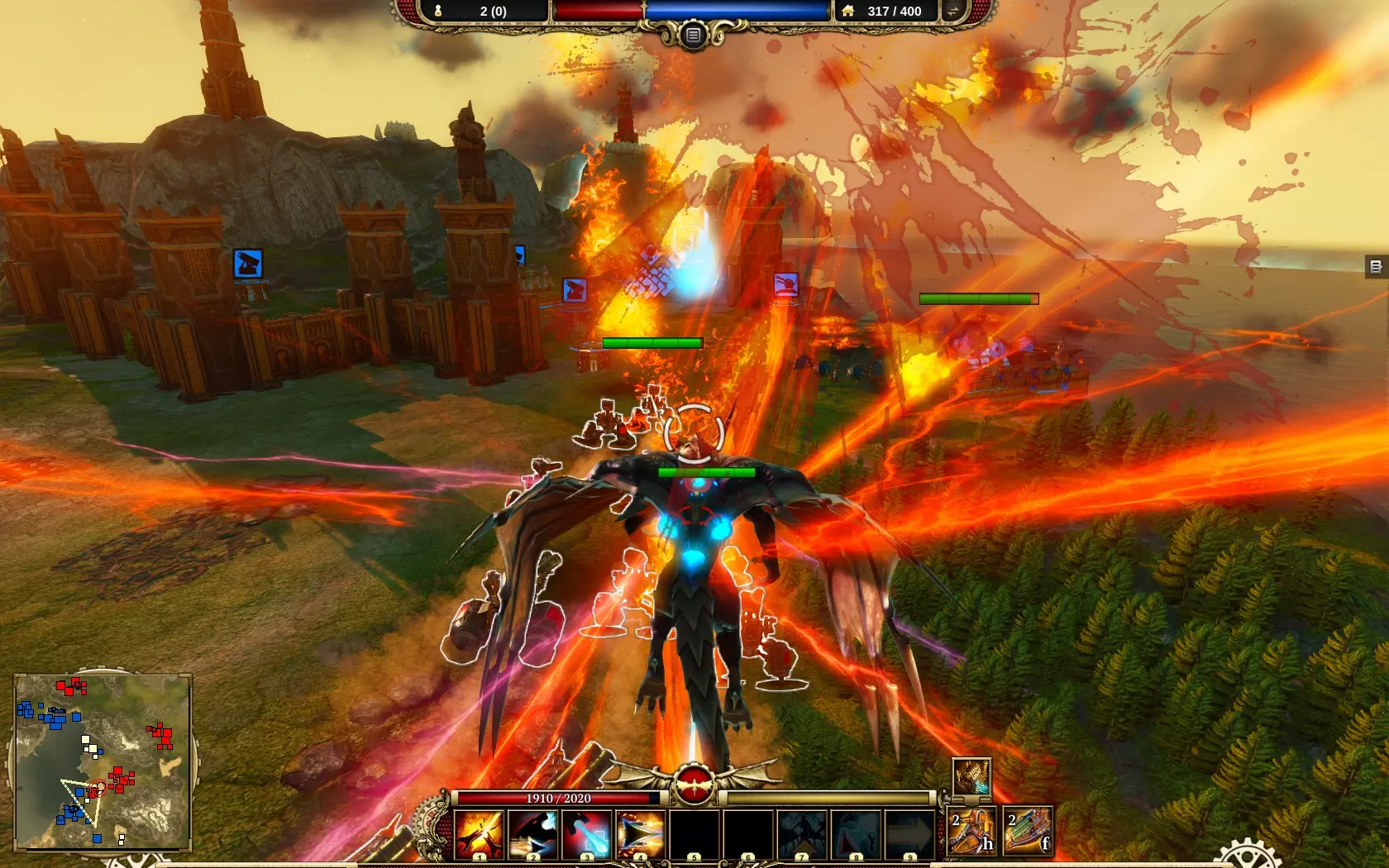Cast the blue dragon breath ability

587,833
